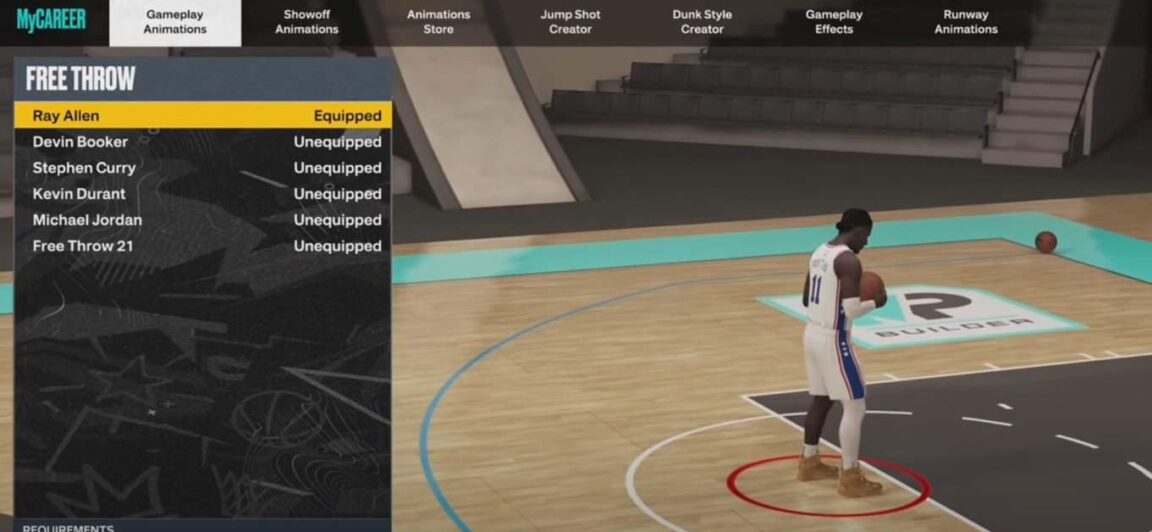Switch to the Gameplay Animations tab

175,22
